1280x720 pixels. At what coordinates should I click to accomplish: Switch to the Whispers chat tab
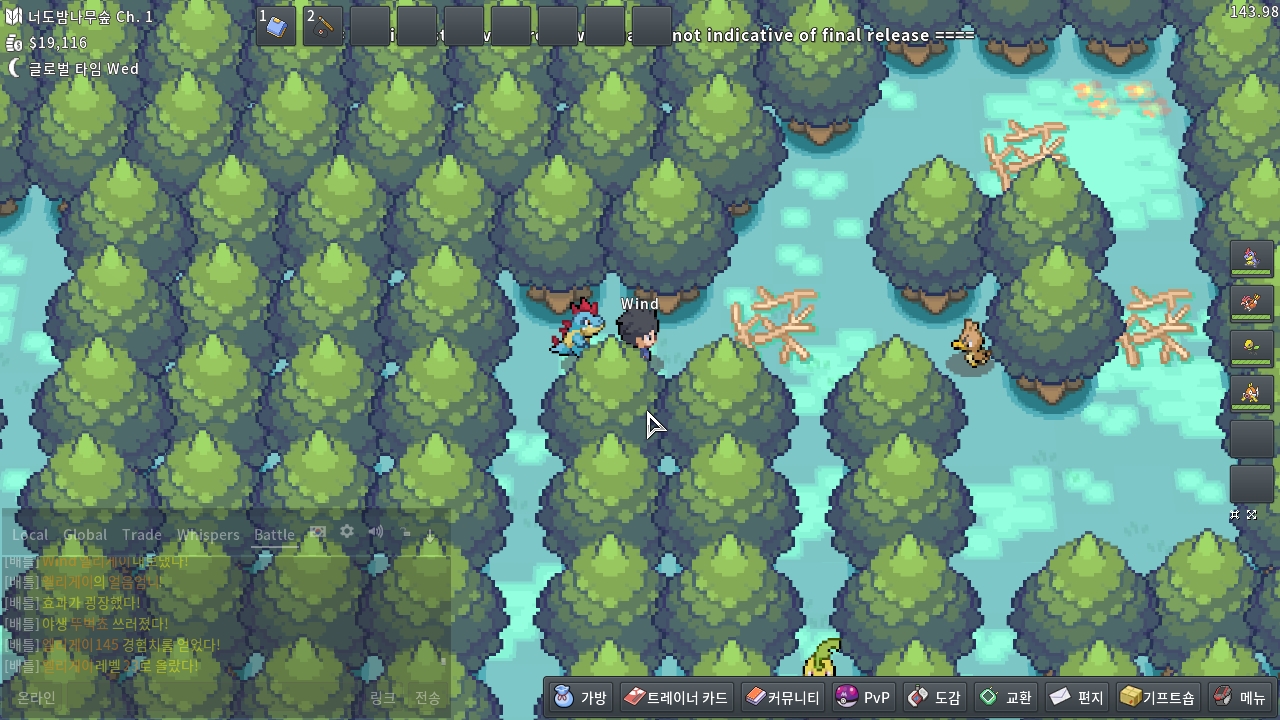click(208, 535)
